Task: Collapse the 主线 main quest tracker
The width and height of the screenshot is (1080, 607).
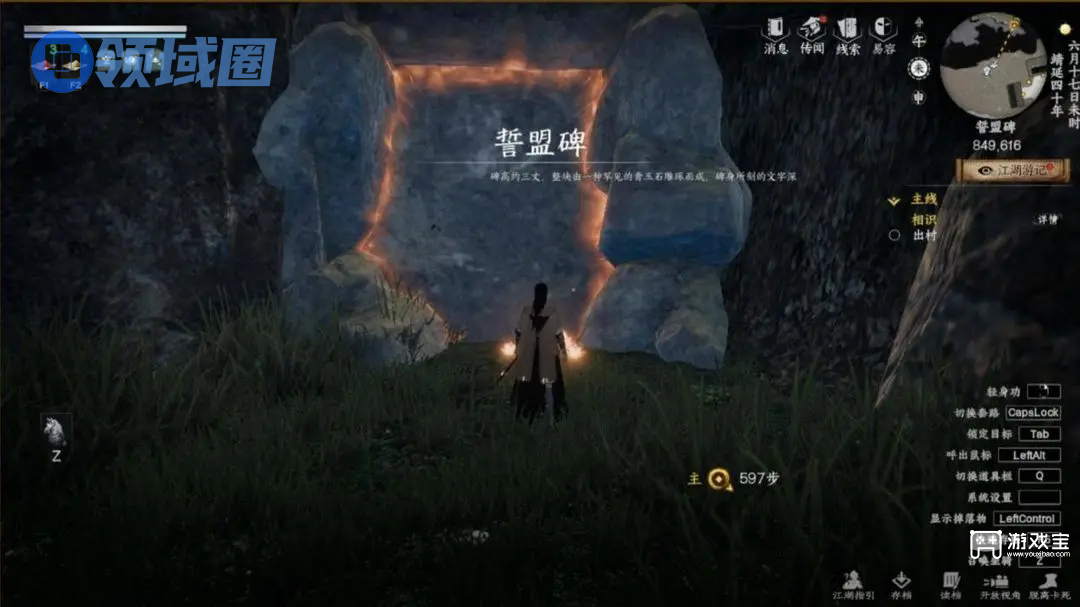Action: click(x=894, y=200)
